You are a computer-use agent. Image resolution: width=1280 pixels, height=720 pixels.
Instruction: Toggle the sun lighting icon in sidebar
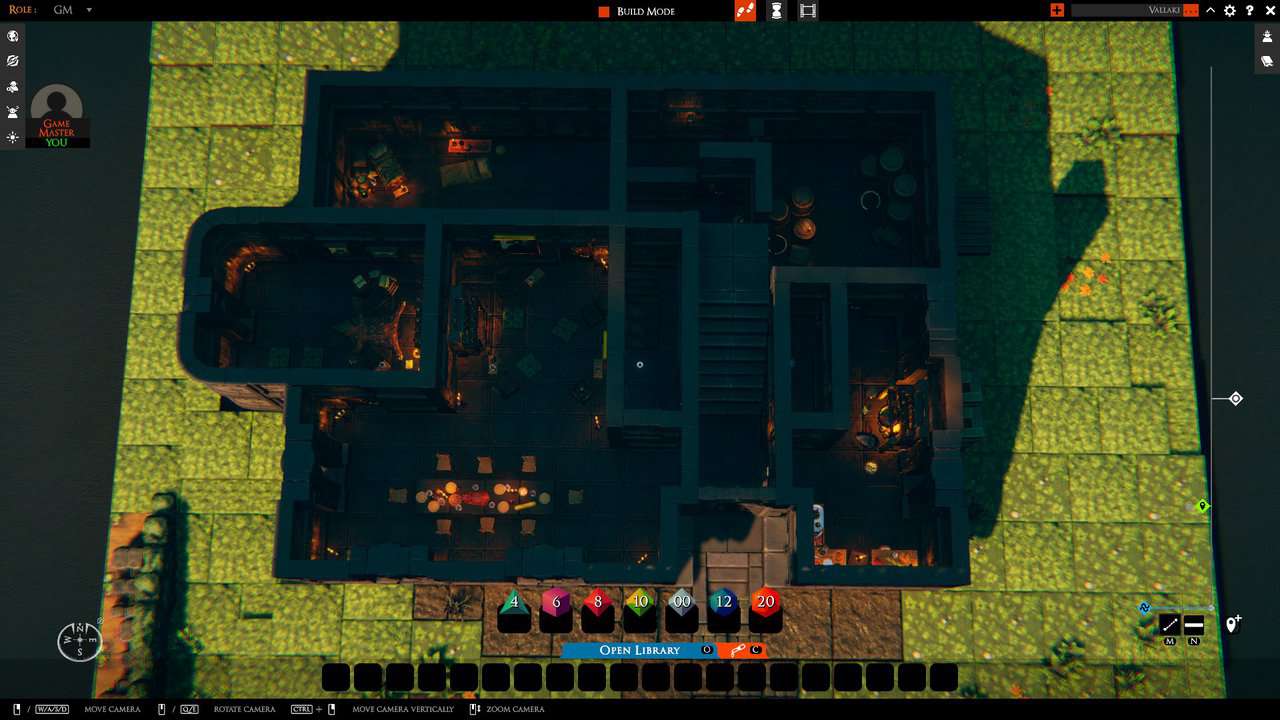click(13, 137)
